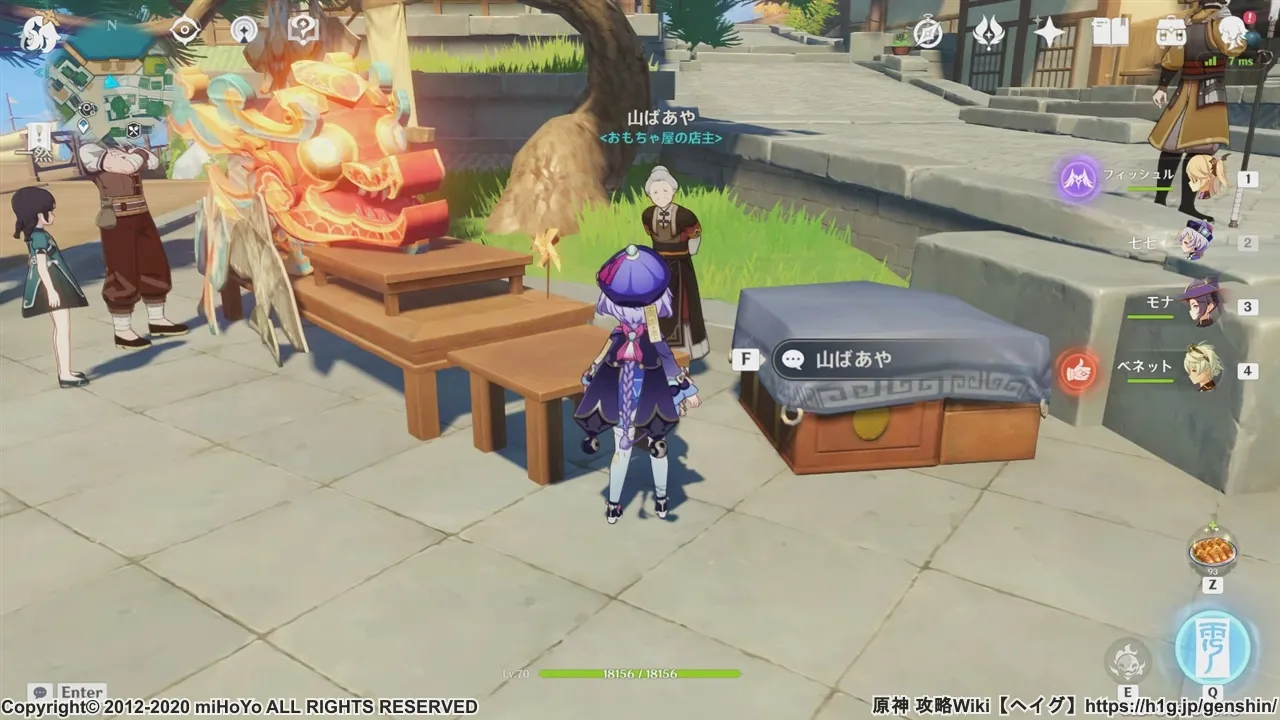Open the Paimon menu
This screenshot has width=1280, height=720.
(x=41, y=33)
